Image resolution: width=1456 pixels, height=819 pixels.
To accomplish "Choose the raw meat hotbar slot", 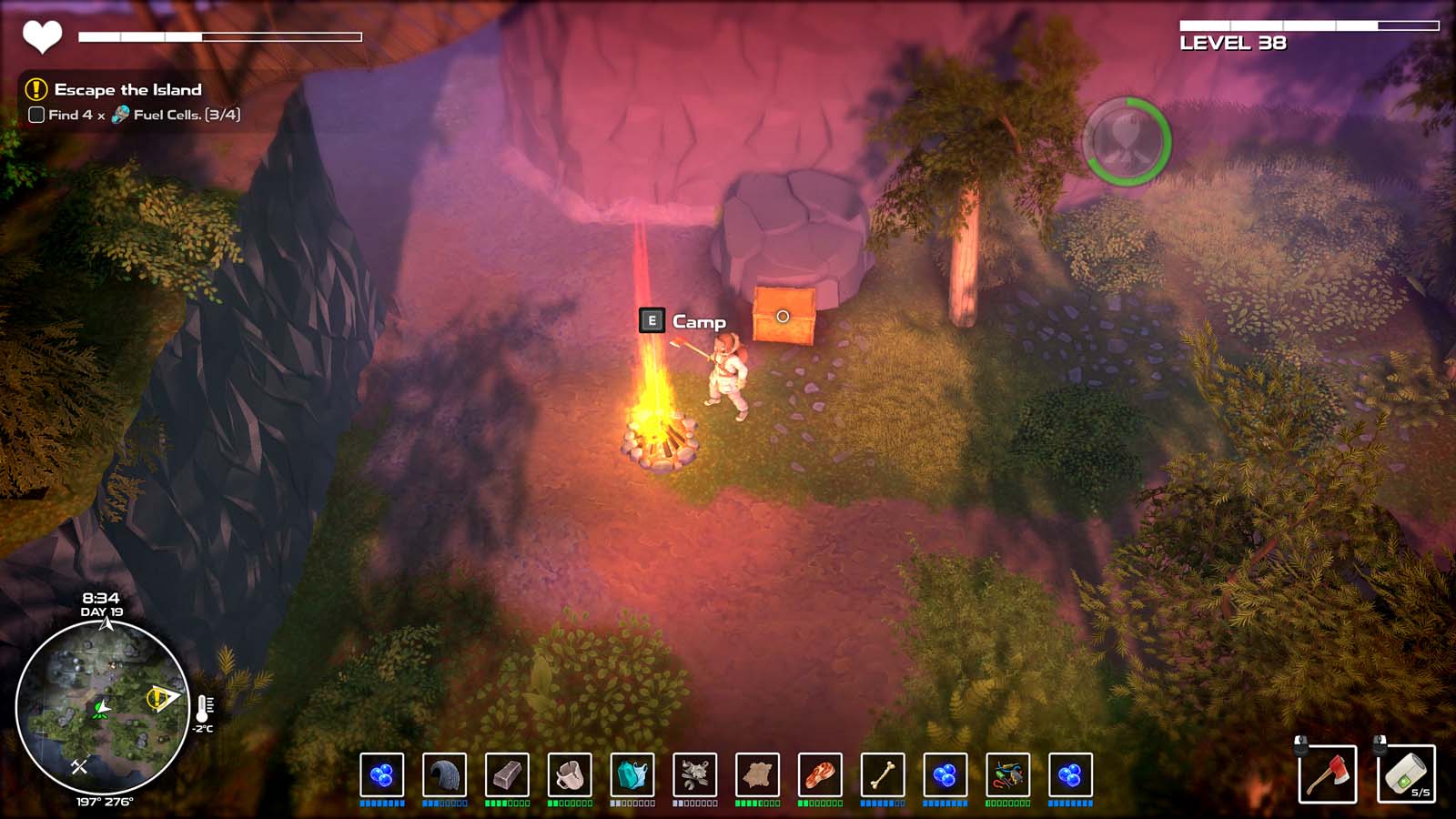I will tap(820, 775).
